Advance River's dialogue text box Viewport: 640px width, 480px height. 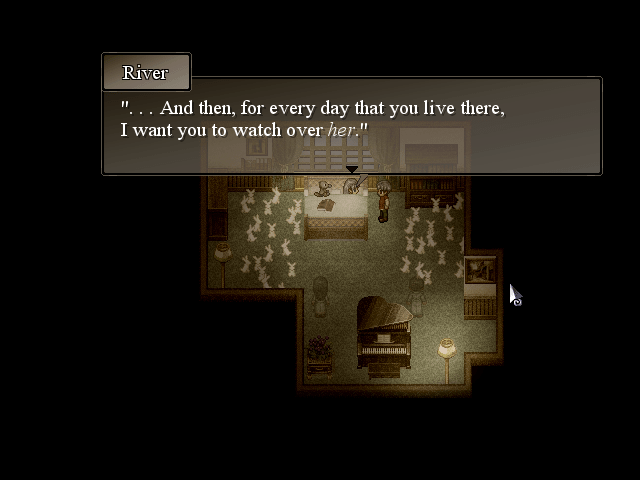tap(351, 126)
